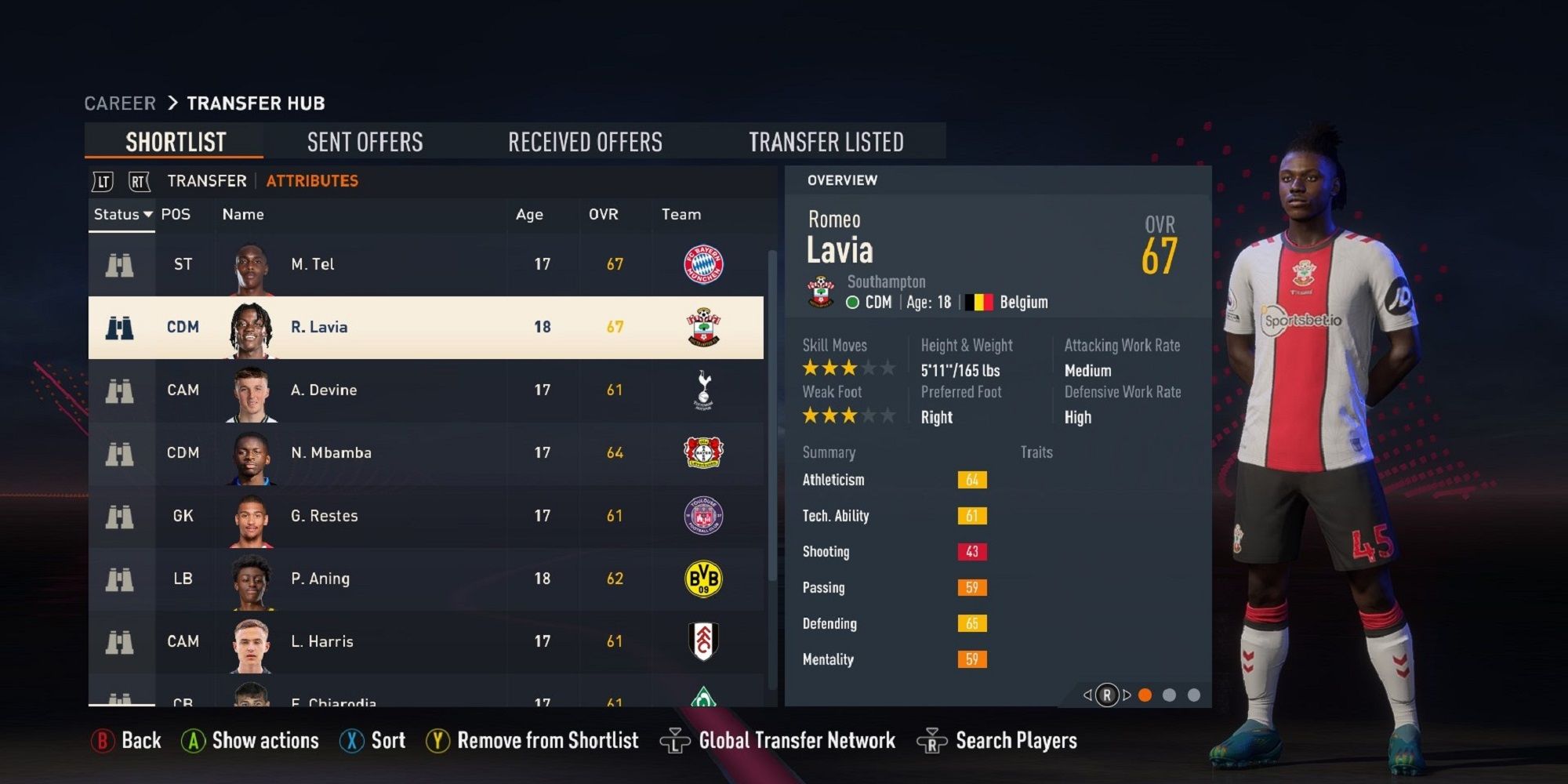Click the right arrow of the overview carousel
The width and height of the screenshot is (1568, 784).
point(1127,694)
